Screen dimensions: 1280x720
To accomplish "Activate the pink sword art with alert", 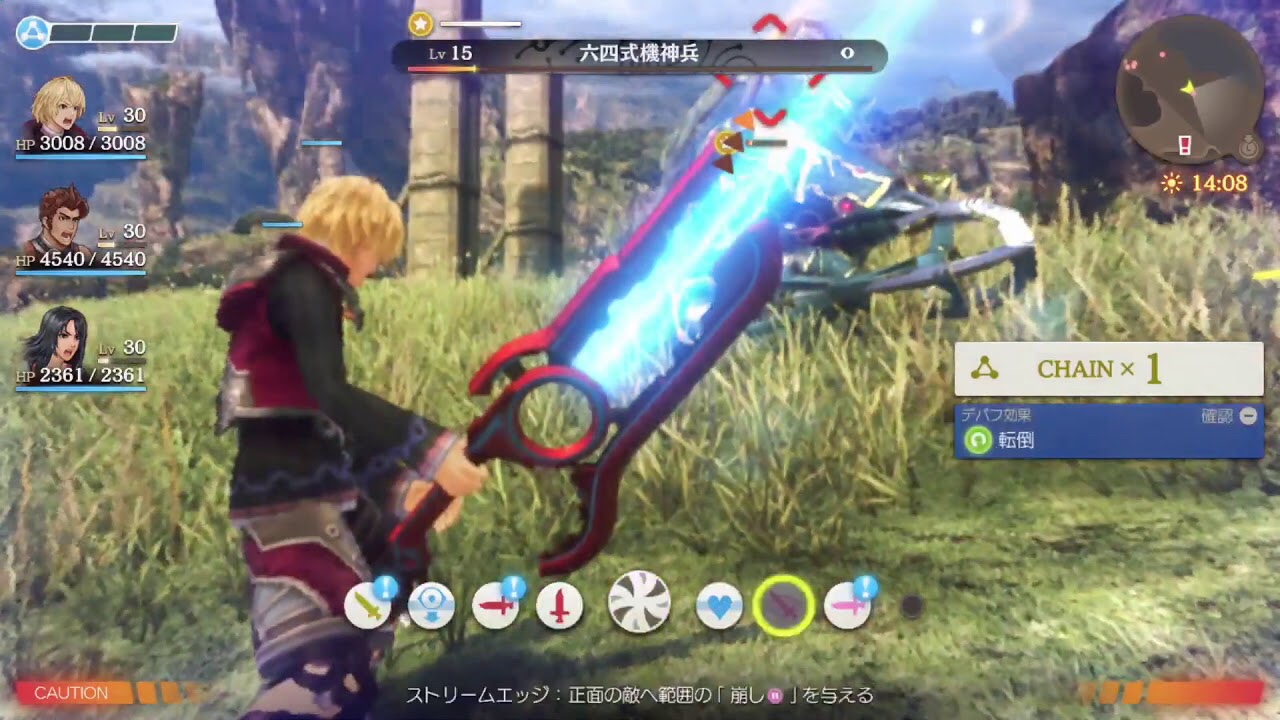I will coord(847,606).
